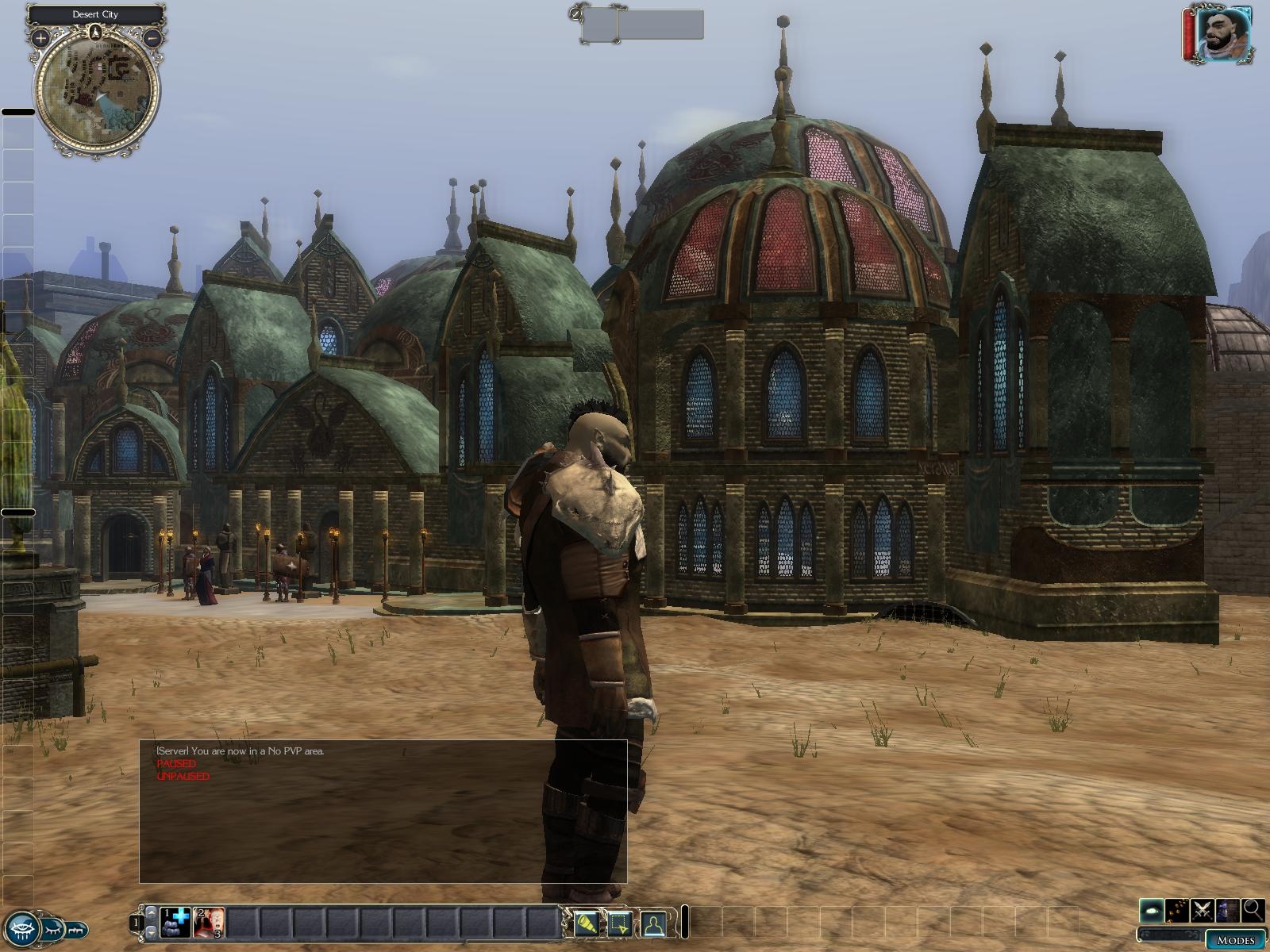Click the Desert City minimap
Image resolution: width=1270 pixels, height=952 pixels.
click(x=97, y=89)
